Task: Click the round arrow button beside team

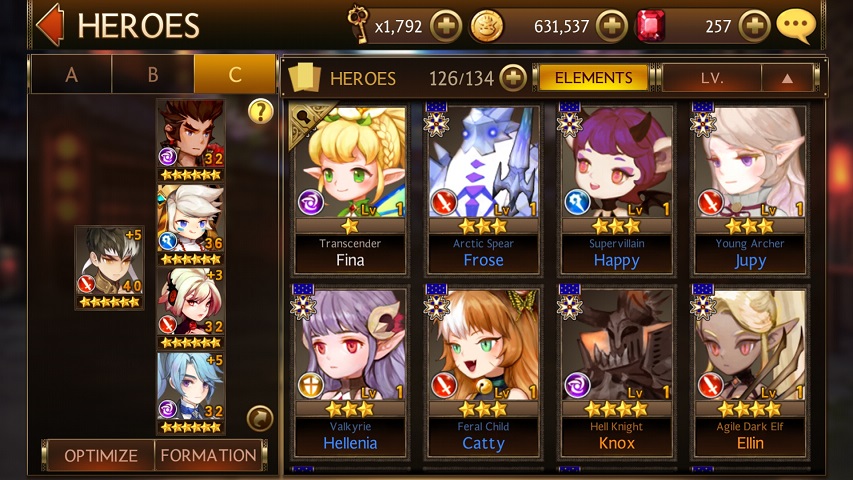Action: (x=259, y=417)
